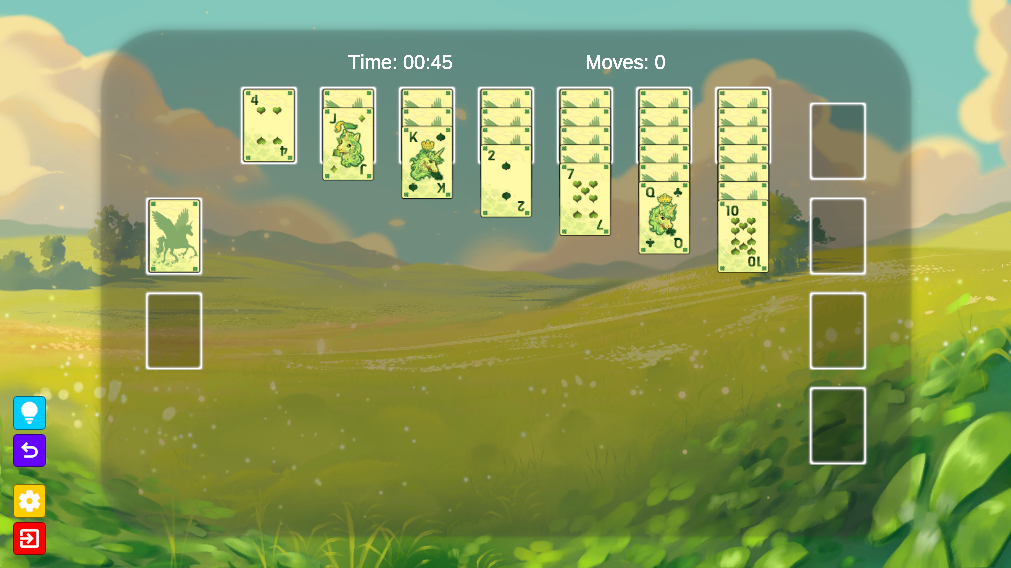Draw a card from the pegasus stock pile

click(174, 236)
